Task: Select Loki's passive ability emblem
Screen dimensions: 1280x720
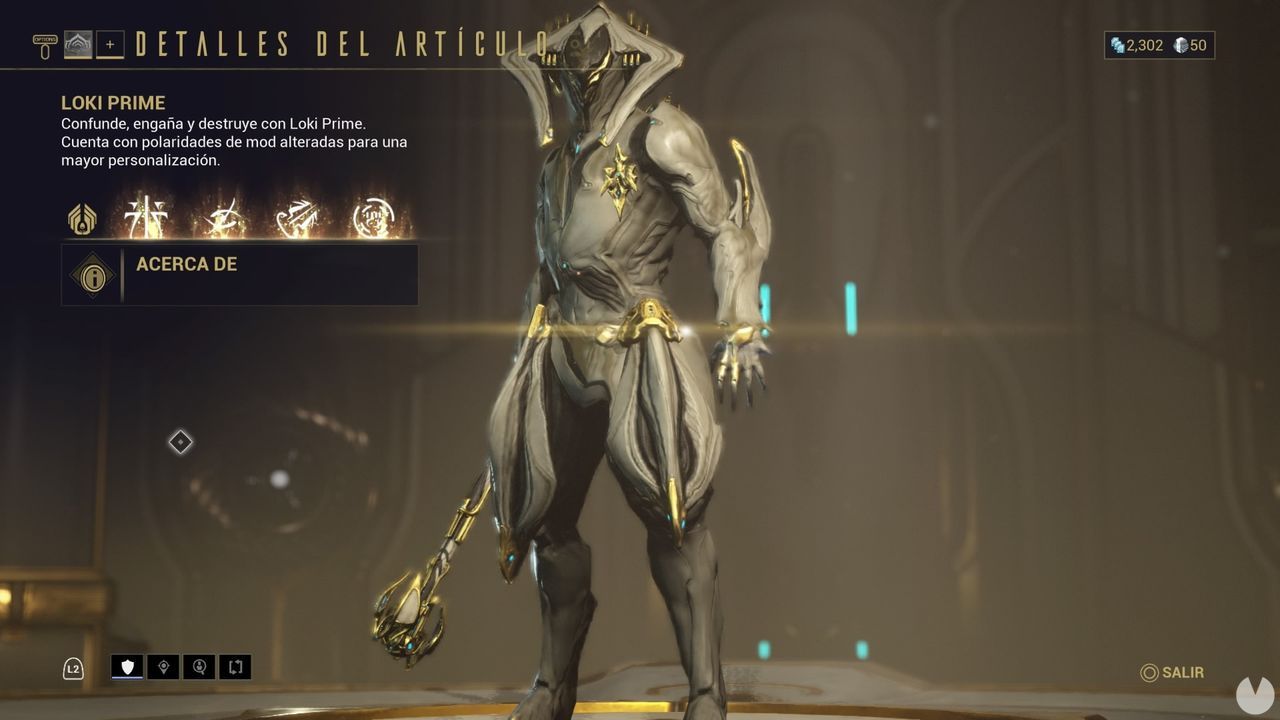Action: tap(82, 218)
